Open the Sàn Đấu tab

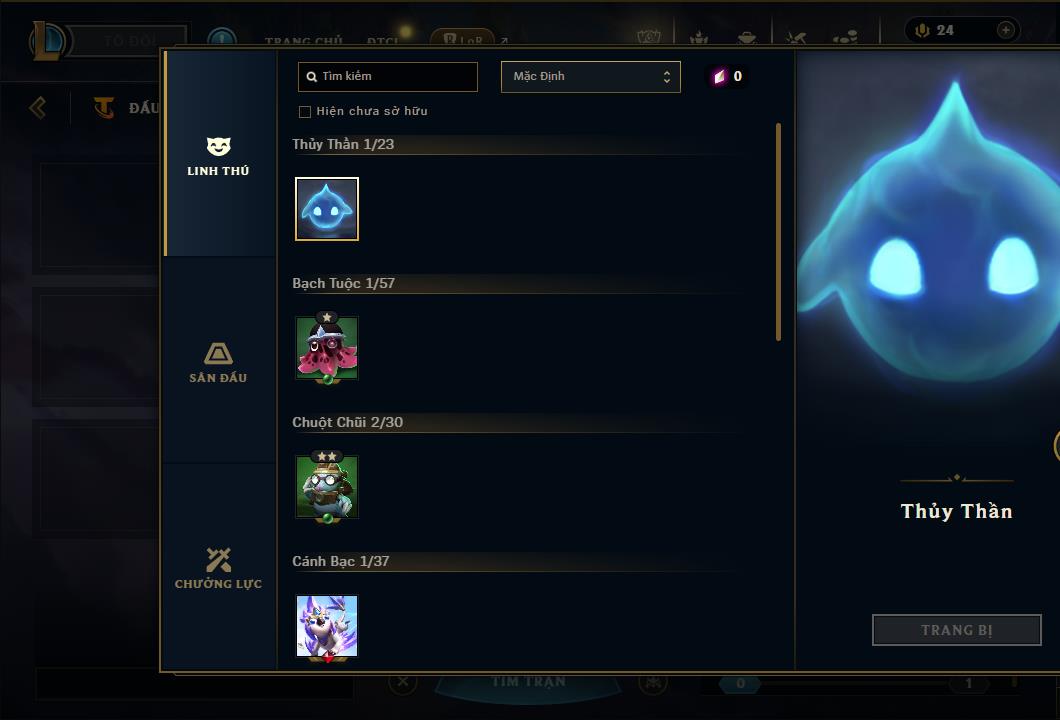point(218,362)
